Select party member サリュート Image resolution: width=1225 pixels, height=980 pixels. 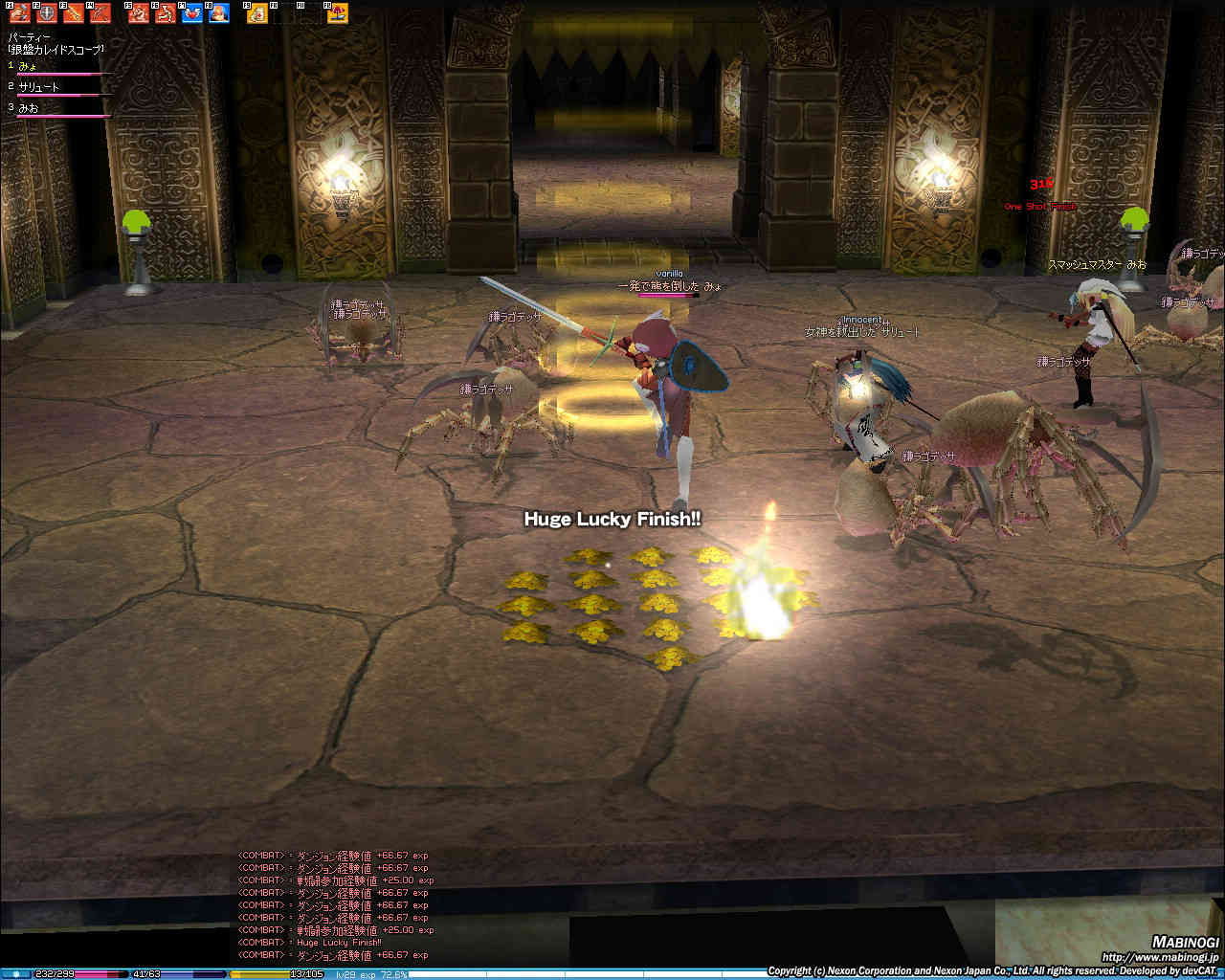39,87
